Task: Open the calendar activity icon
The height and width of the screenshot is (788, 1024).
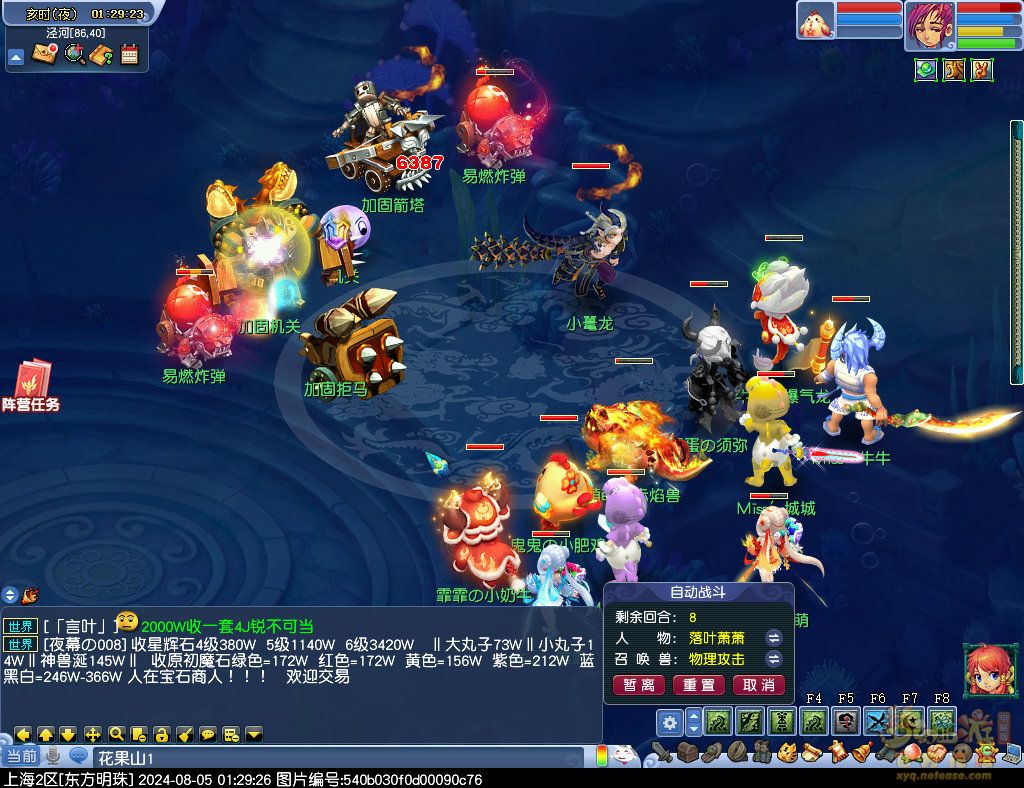Action: point(129,54)
